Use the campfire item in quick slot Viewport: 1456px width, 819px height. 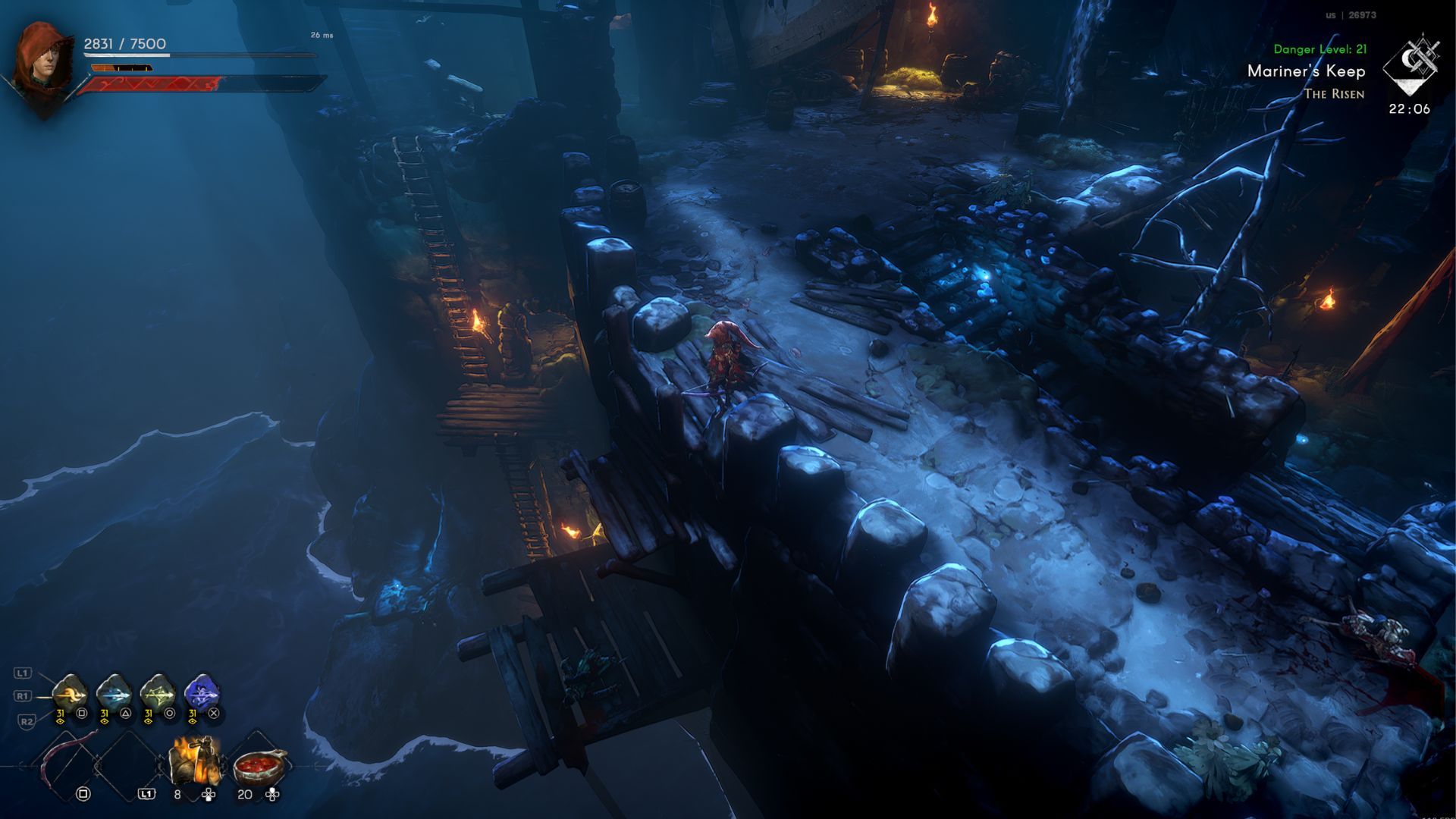click(196, 761)
